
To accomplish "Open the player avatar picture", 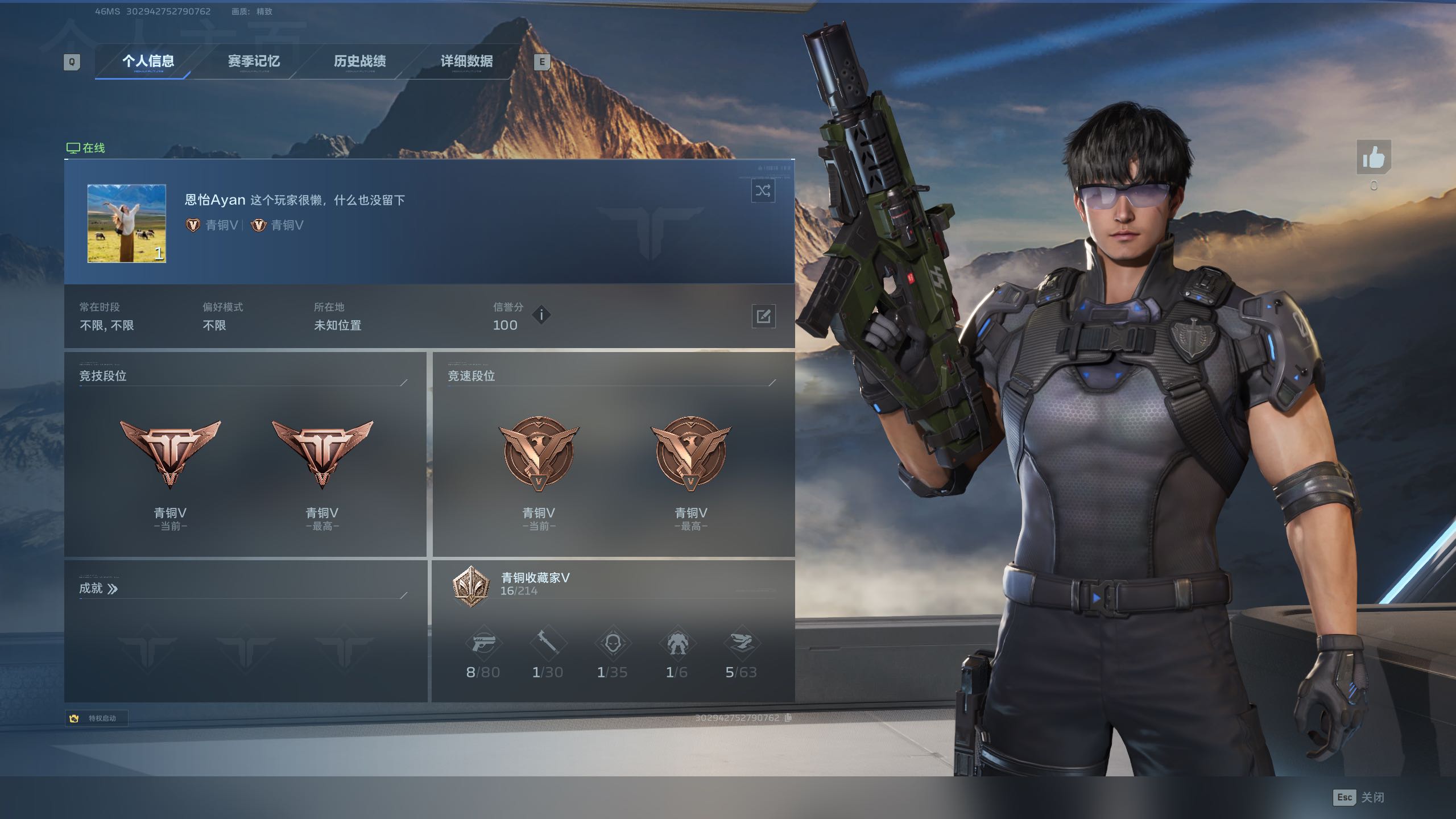I will coord(127,223).
